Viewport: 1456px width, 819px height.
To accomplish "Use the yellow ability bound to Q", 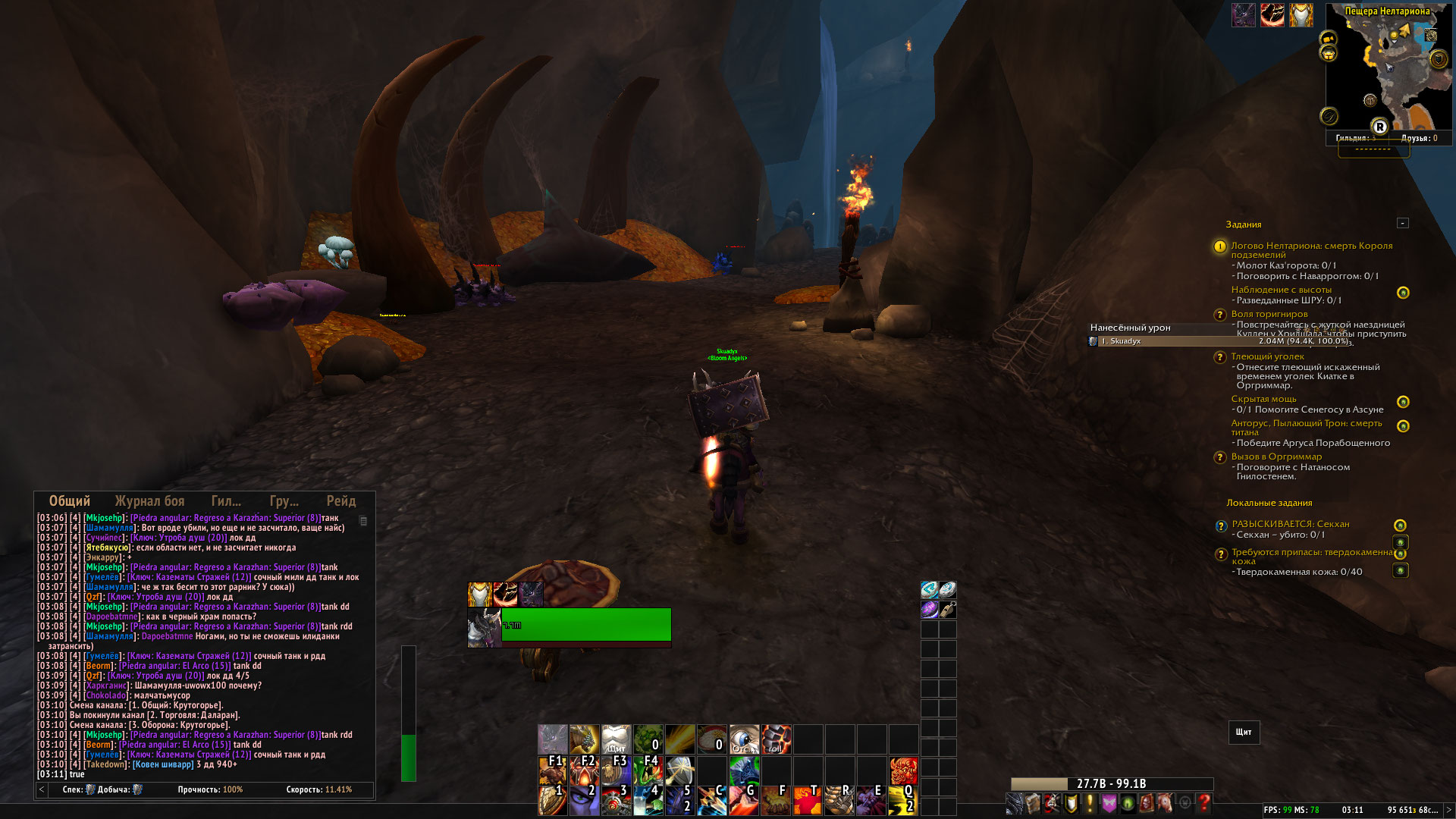I will coord(902,801).
